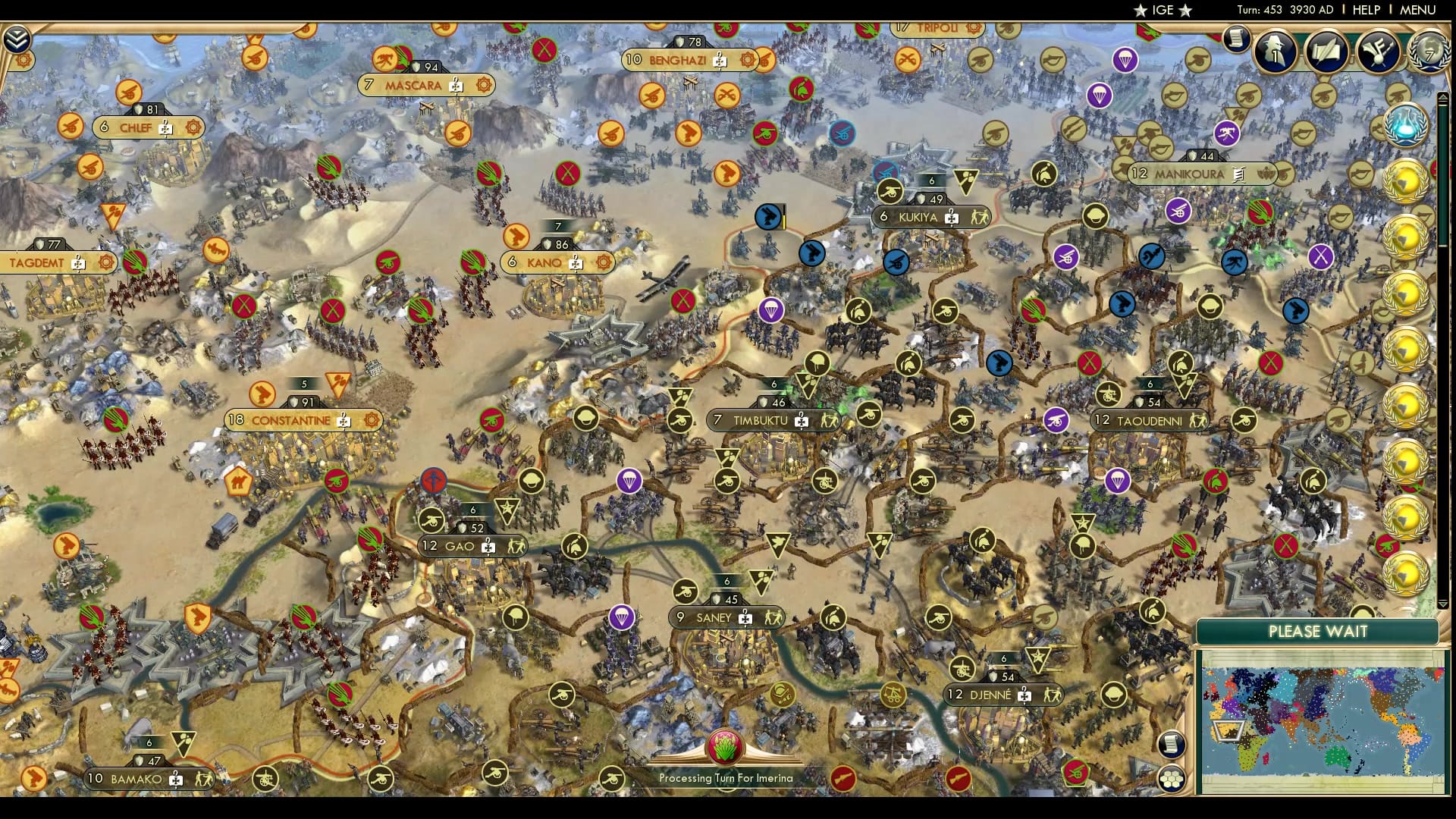This screenshot has width=1456, height=819.
Task: Click the notification log scroll icon beside the minimap
Action: [x=1172, y=745]
